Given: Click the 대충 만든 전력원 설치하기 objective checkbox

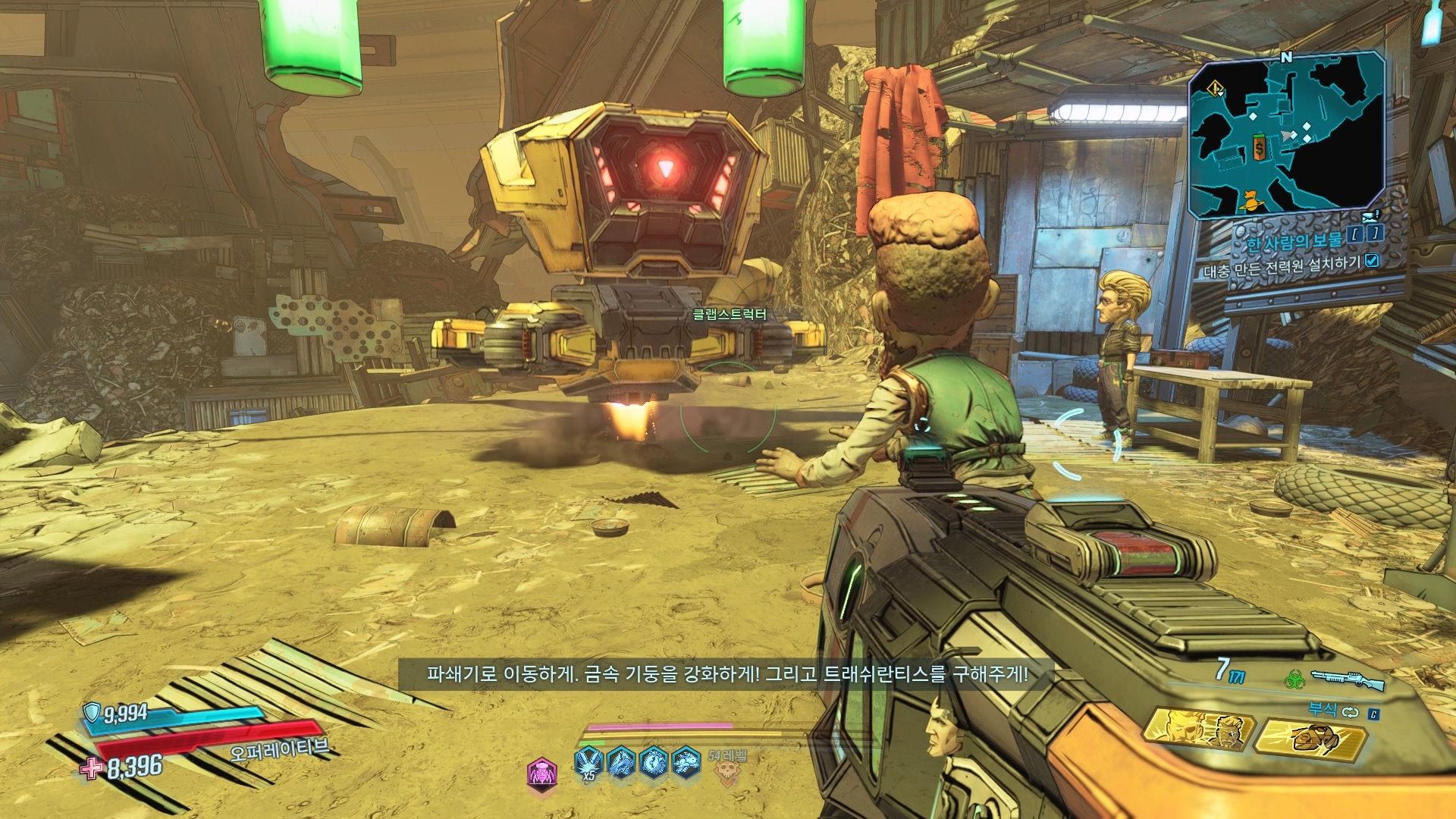Looking at the screenshot, I should pyautogui.click(x=1372, y=261).
